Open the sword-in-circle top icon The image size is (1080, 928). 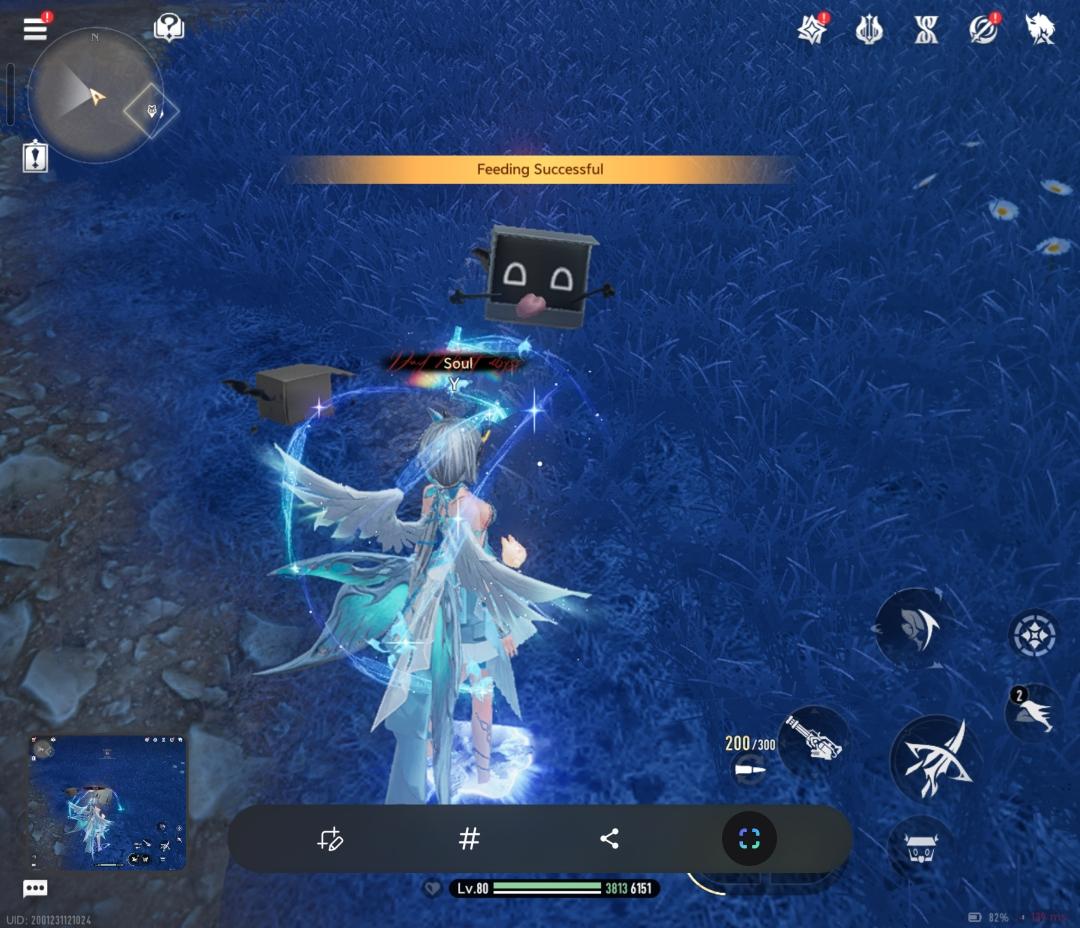click(983, 30)
